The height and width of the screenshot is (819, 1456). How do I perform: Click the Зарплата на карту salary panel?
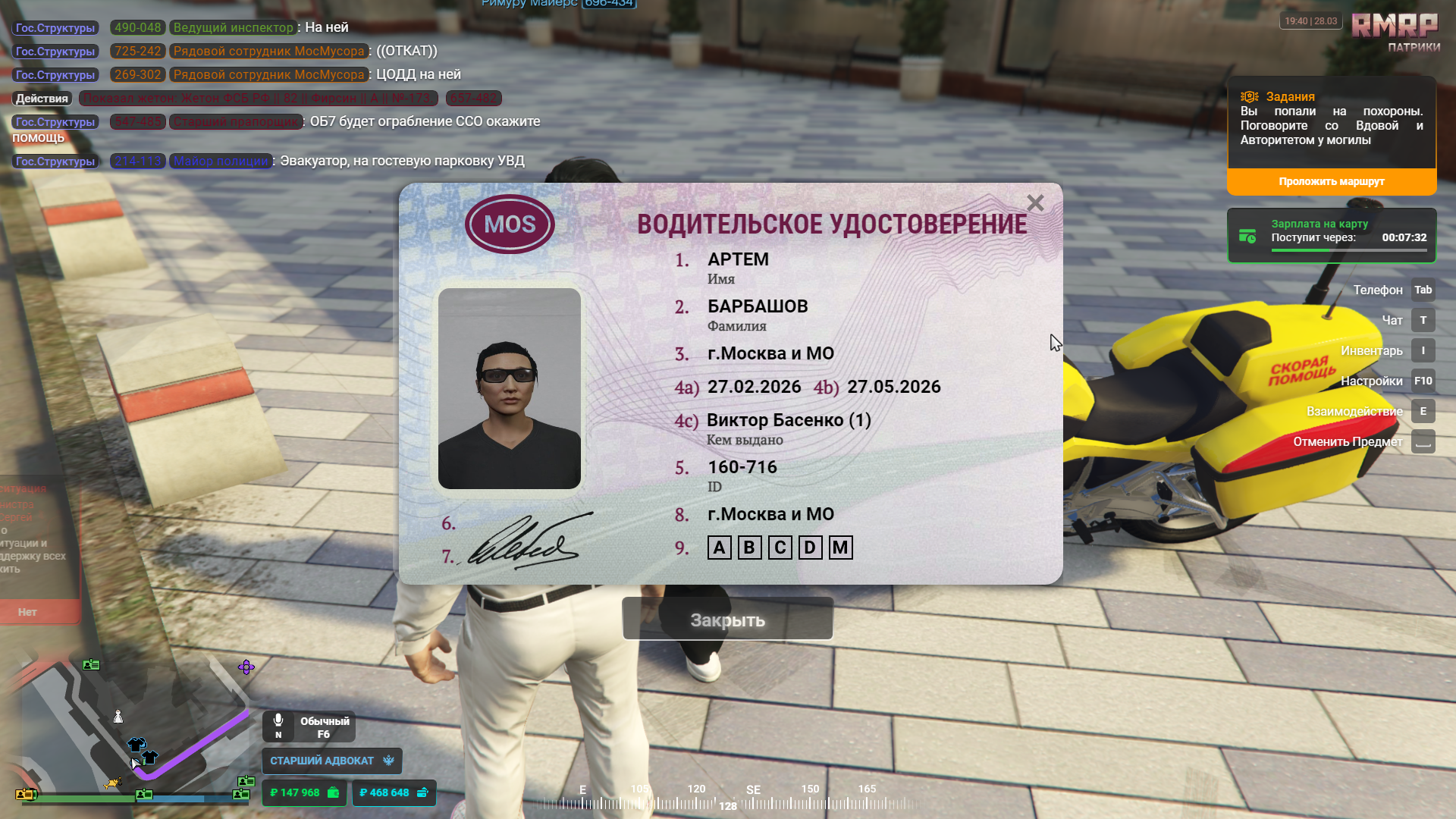[x=1331, y=236]
